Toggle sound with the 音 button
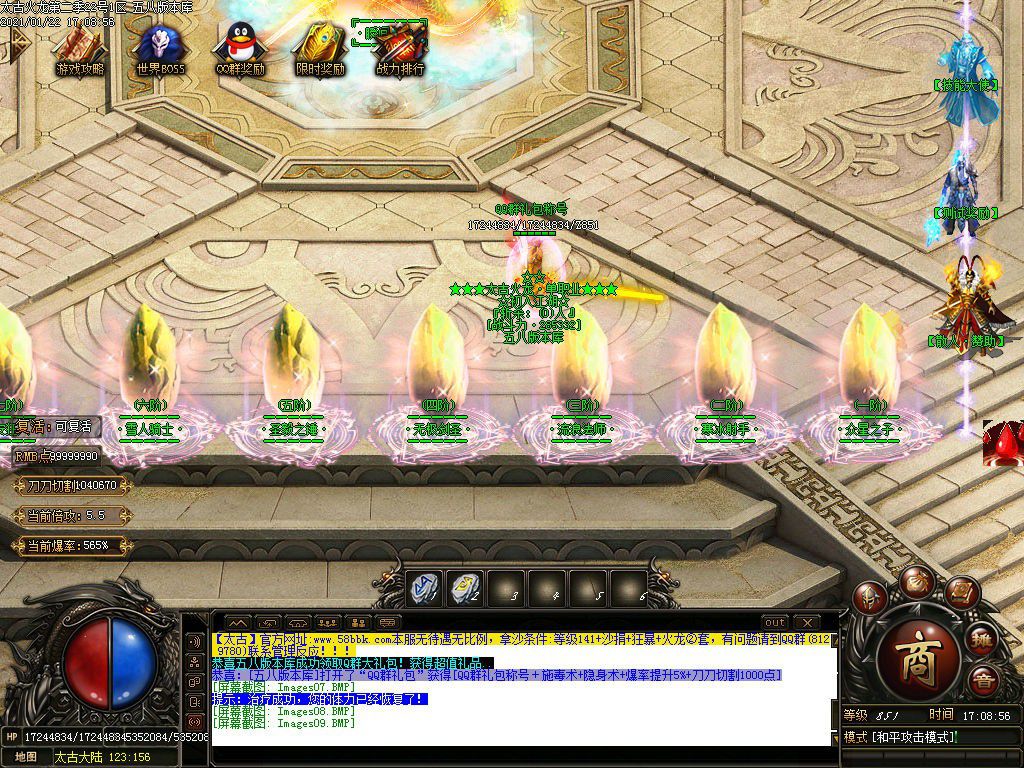Image resolution: width=1024 pixels, height=768 pixels. click(983, 681)
